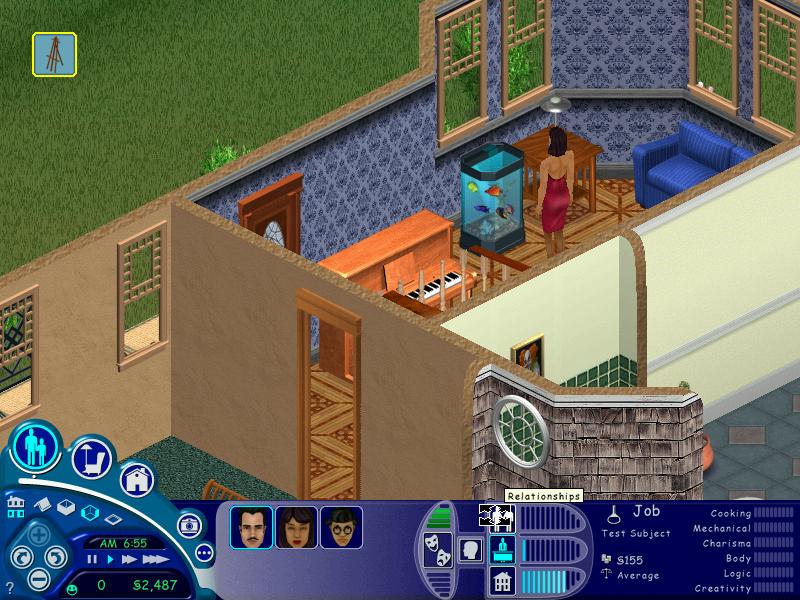800x600 pixels.
Task: Rotate the view clockwise
Action: (56, 556)
